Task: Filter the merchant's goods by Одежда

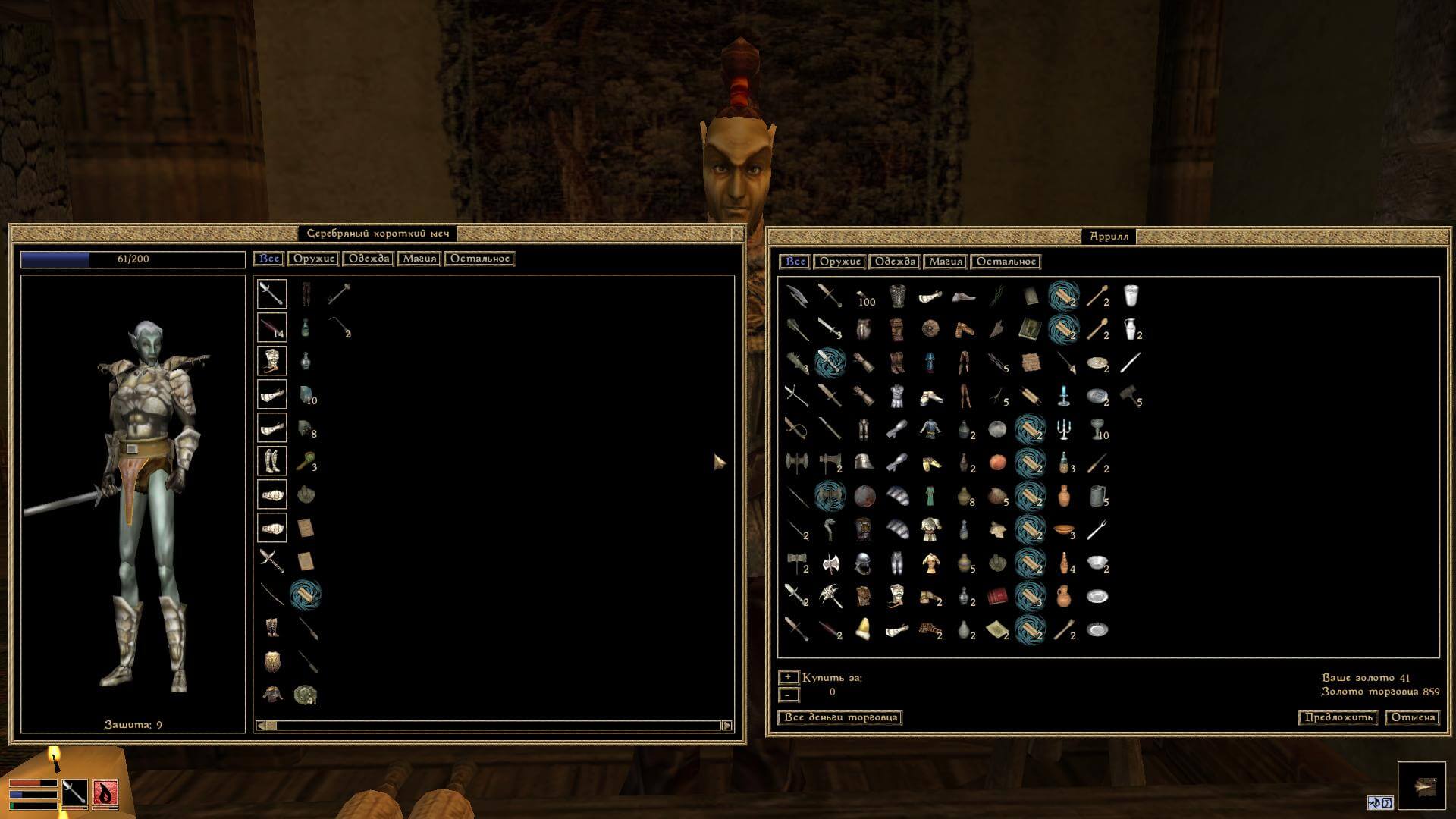Action: [896, 262]
